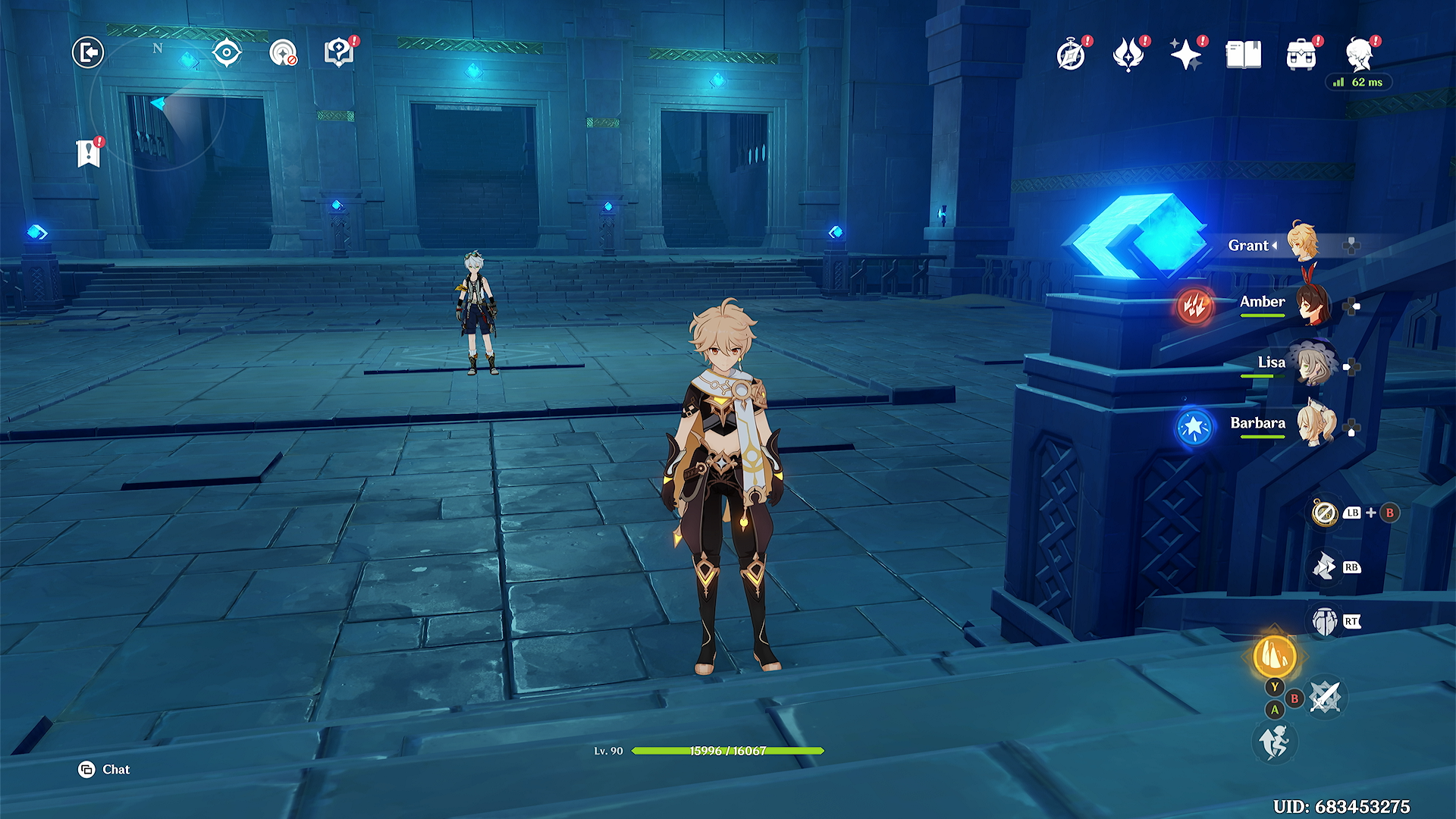Open the adventurer compass events icon
Viewport: 1456px width, 819px height.
(x=1071, y=55)
